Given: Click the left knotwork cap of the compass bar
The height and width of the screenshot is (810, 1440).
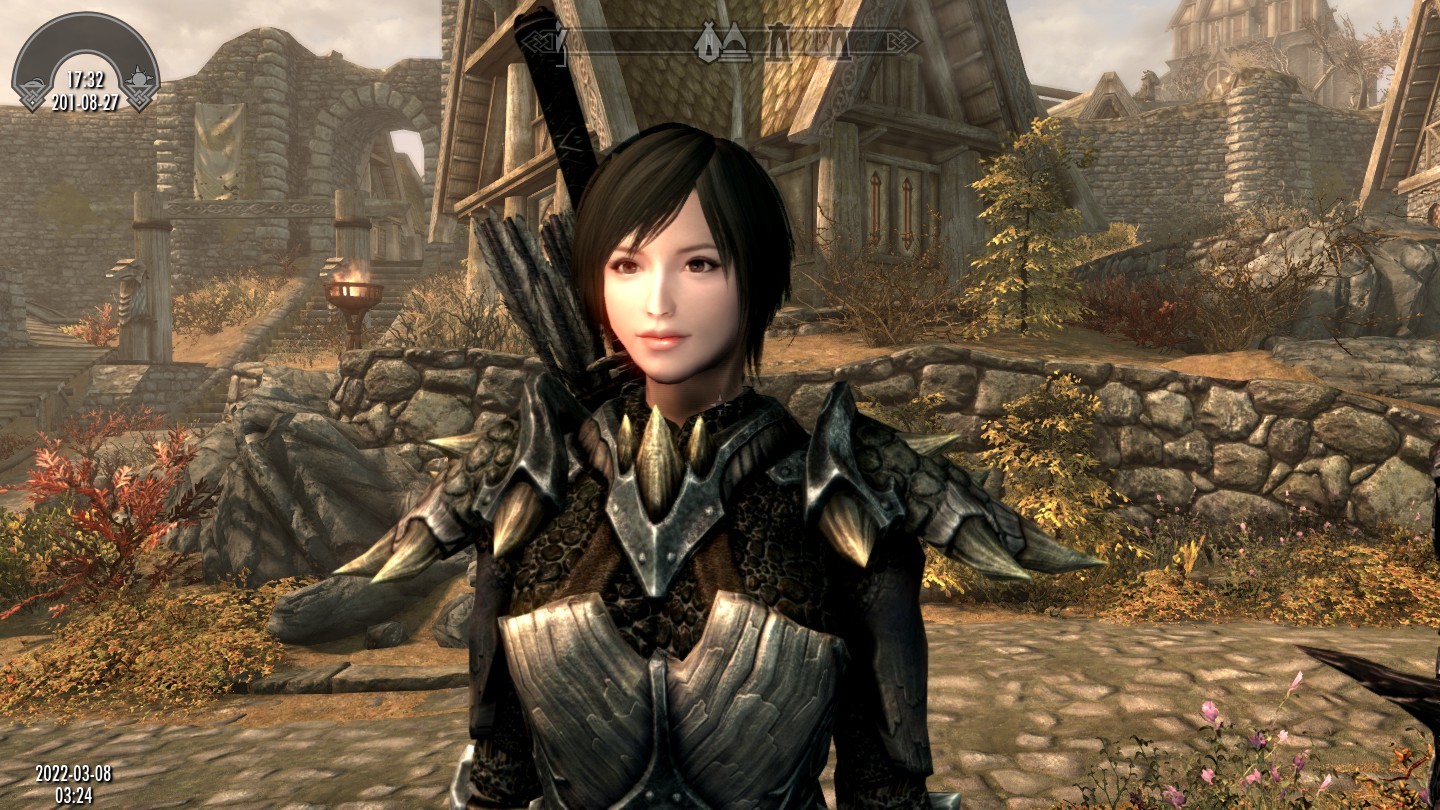Looking at the screenshot, I should pyautogui.click(x=537, y=42).
